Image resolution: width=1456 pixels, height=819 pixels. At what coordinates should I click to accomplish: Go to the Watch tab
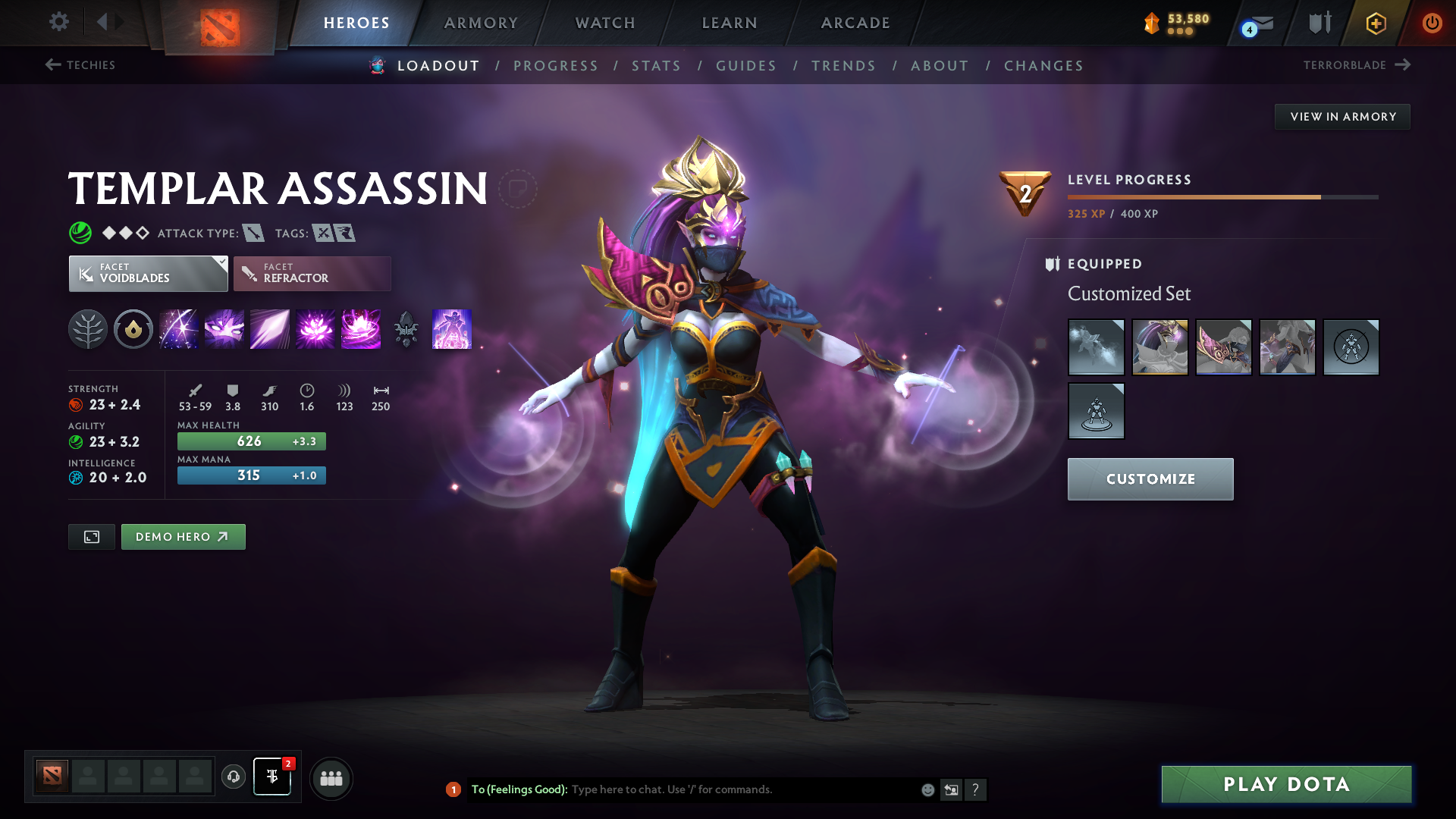[x=605, y=23]
